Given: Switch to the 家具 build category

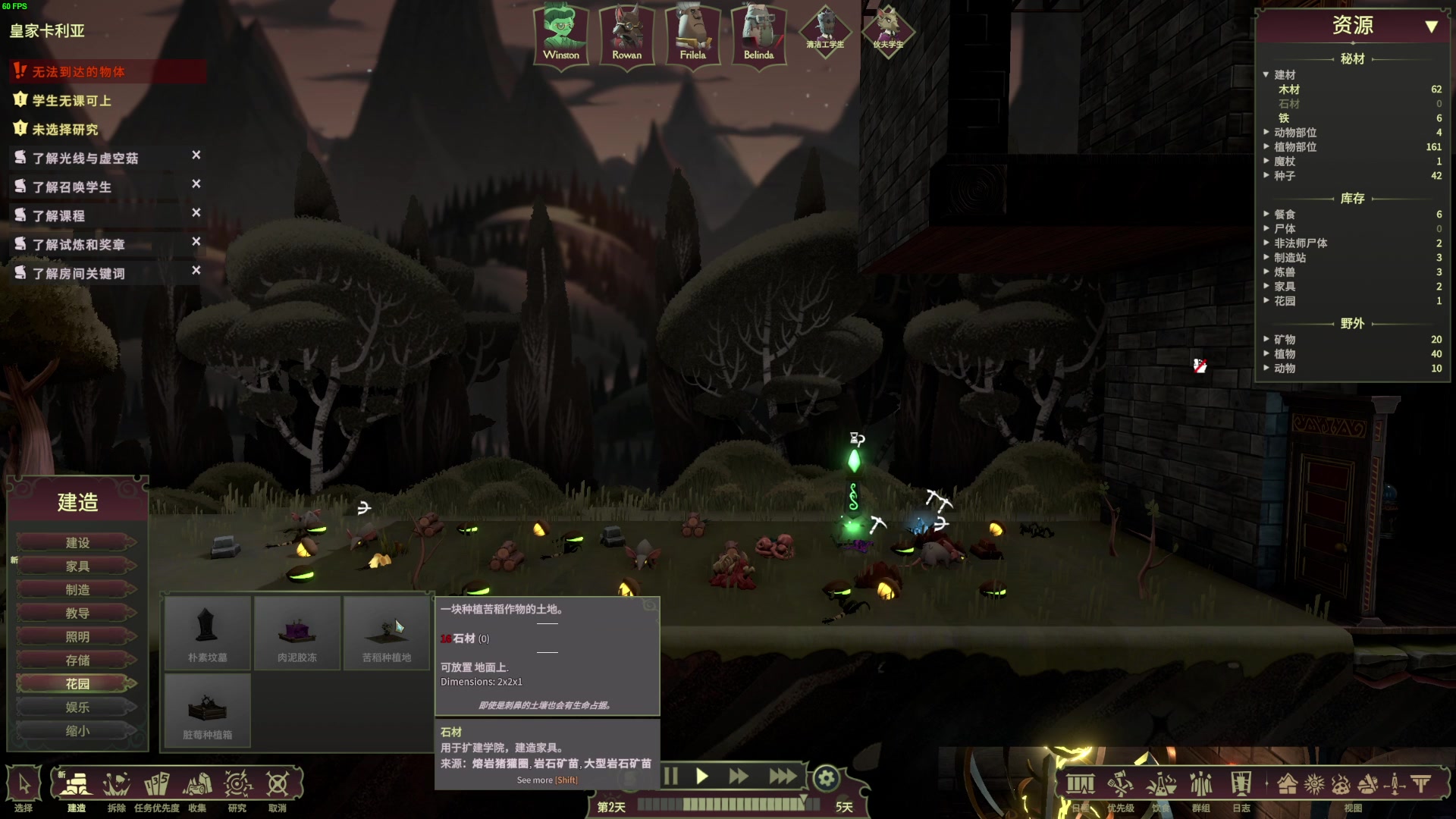Looking at the screenshot, I should [x=77, y=566].
